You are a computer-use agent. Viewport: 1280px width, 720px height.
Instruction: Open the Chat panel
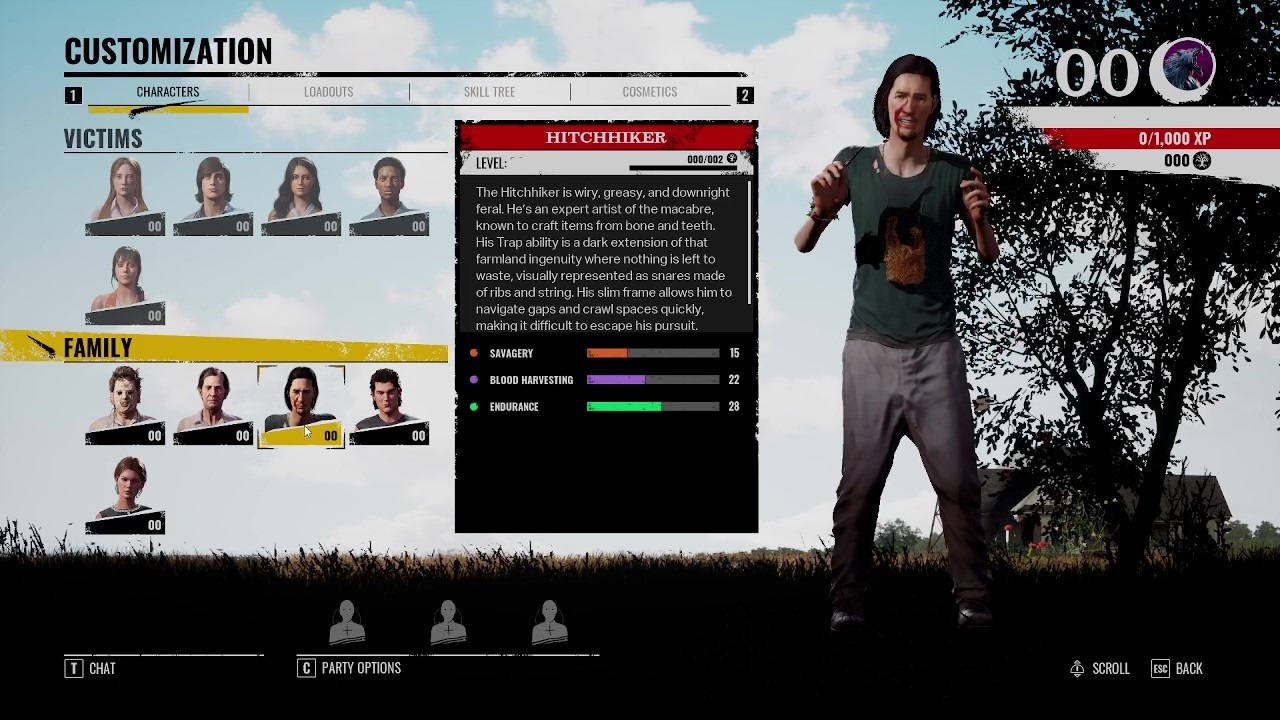point(91,668)
